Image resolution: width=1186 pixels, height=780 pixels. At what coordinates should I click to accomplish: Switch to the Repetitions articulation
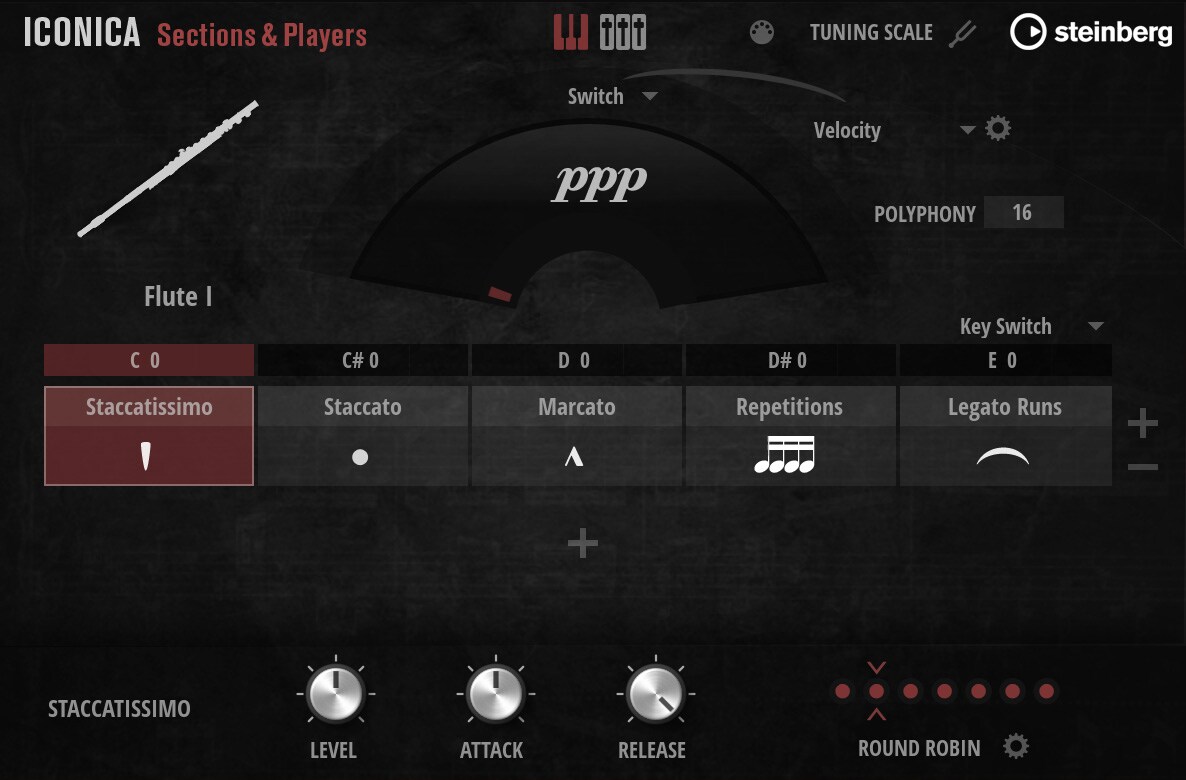click(789, 436)
